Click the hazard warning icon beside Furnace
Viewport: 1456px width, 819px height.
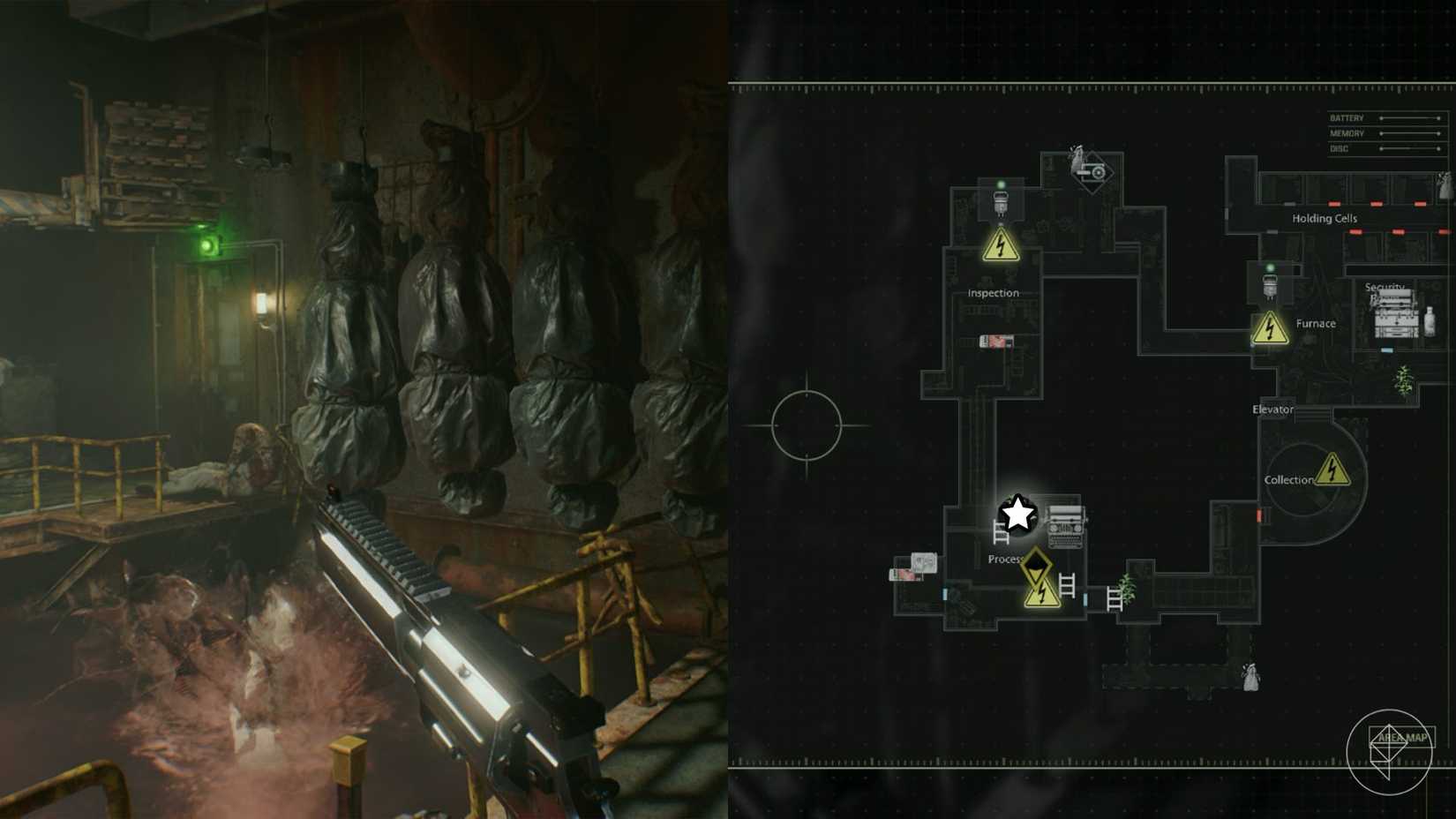coord(1269,327)
